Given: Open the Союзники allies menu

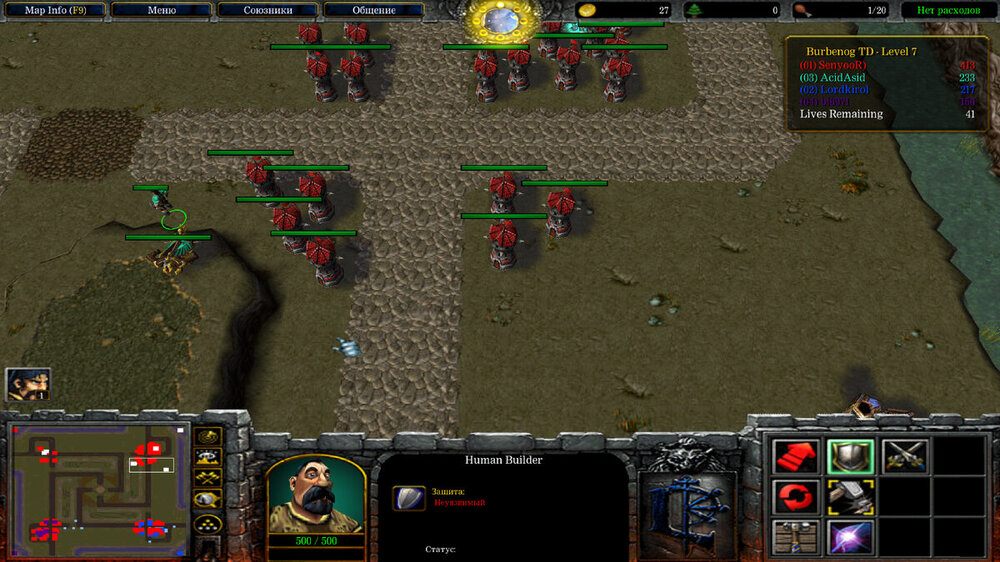Looking at the screenshot, I should [x=268, y=10].
